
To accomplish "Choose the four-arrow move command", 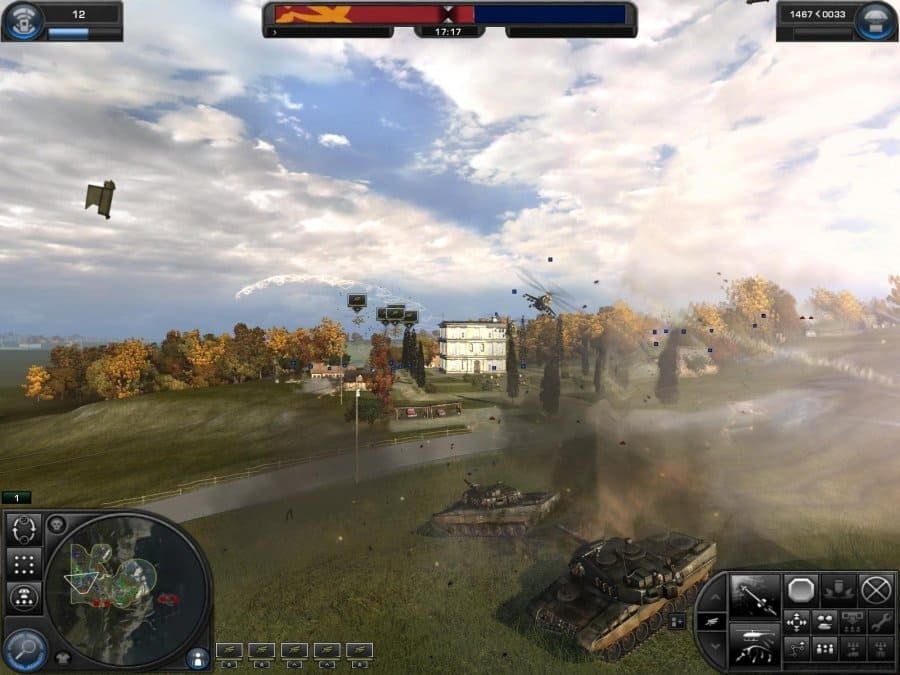I will pos(796,621).
